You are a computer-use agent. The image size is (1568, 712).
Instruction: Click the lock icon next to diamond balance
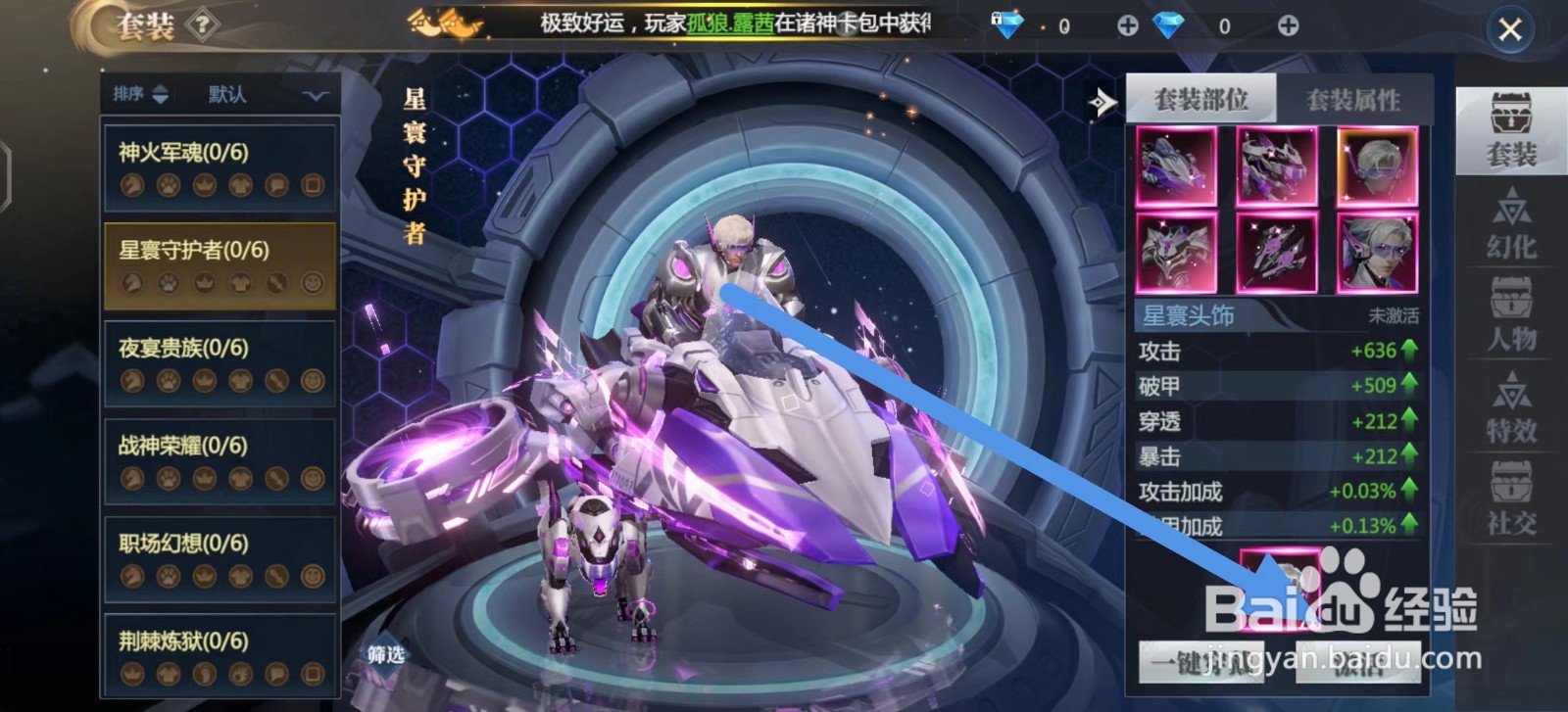pos(998,18)
